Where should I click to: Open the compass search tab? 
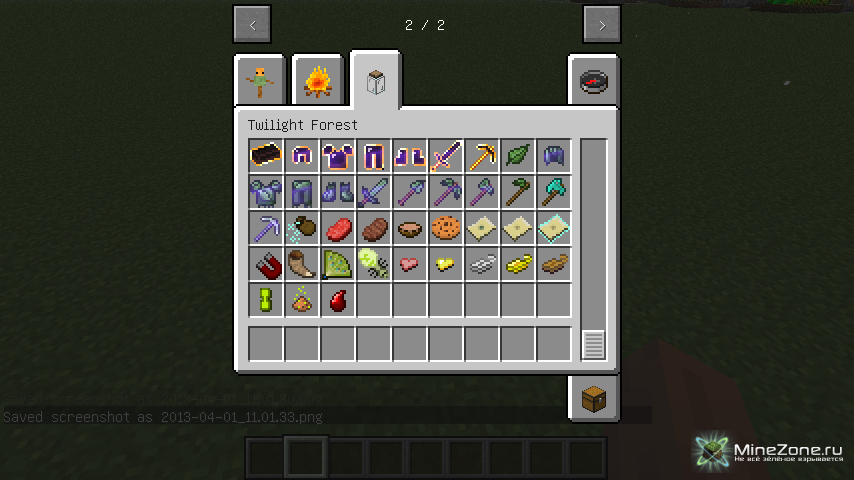tap(594, 81)
